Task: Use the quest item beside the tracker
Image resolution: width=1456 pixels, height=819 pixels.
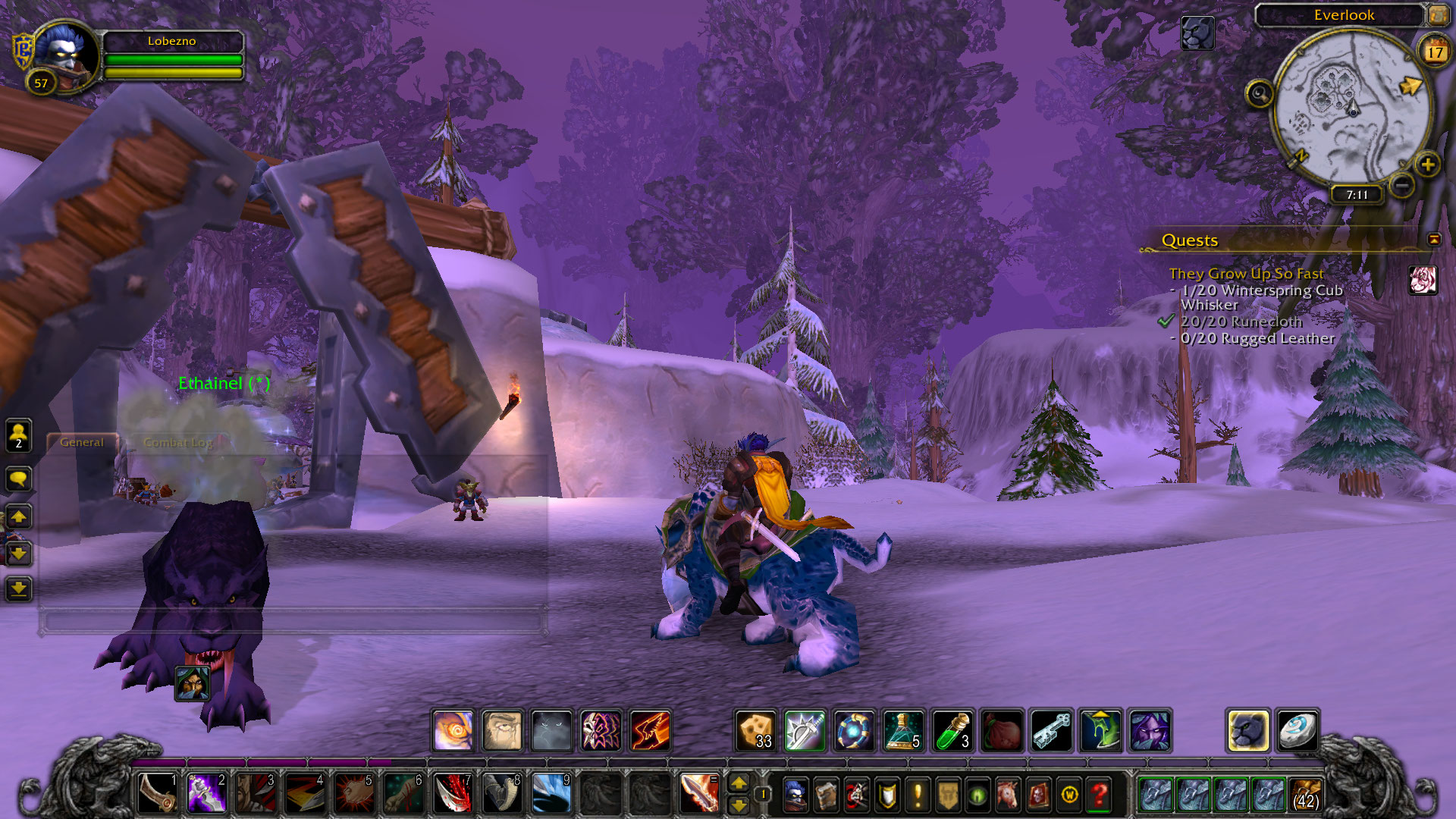Action: pyautogui.click(x=1423, y=280)
